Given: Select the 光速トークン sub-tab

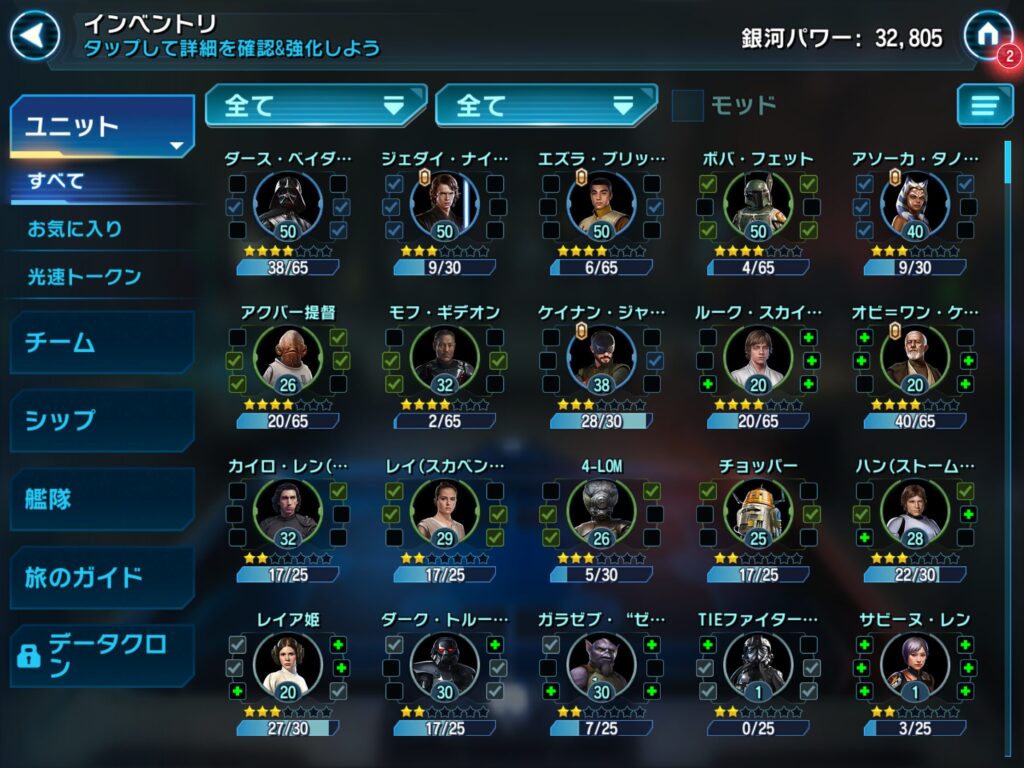Looking at the screenshot, I should 84,277.
